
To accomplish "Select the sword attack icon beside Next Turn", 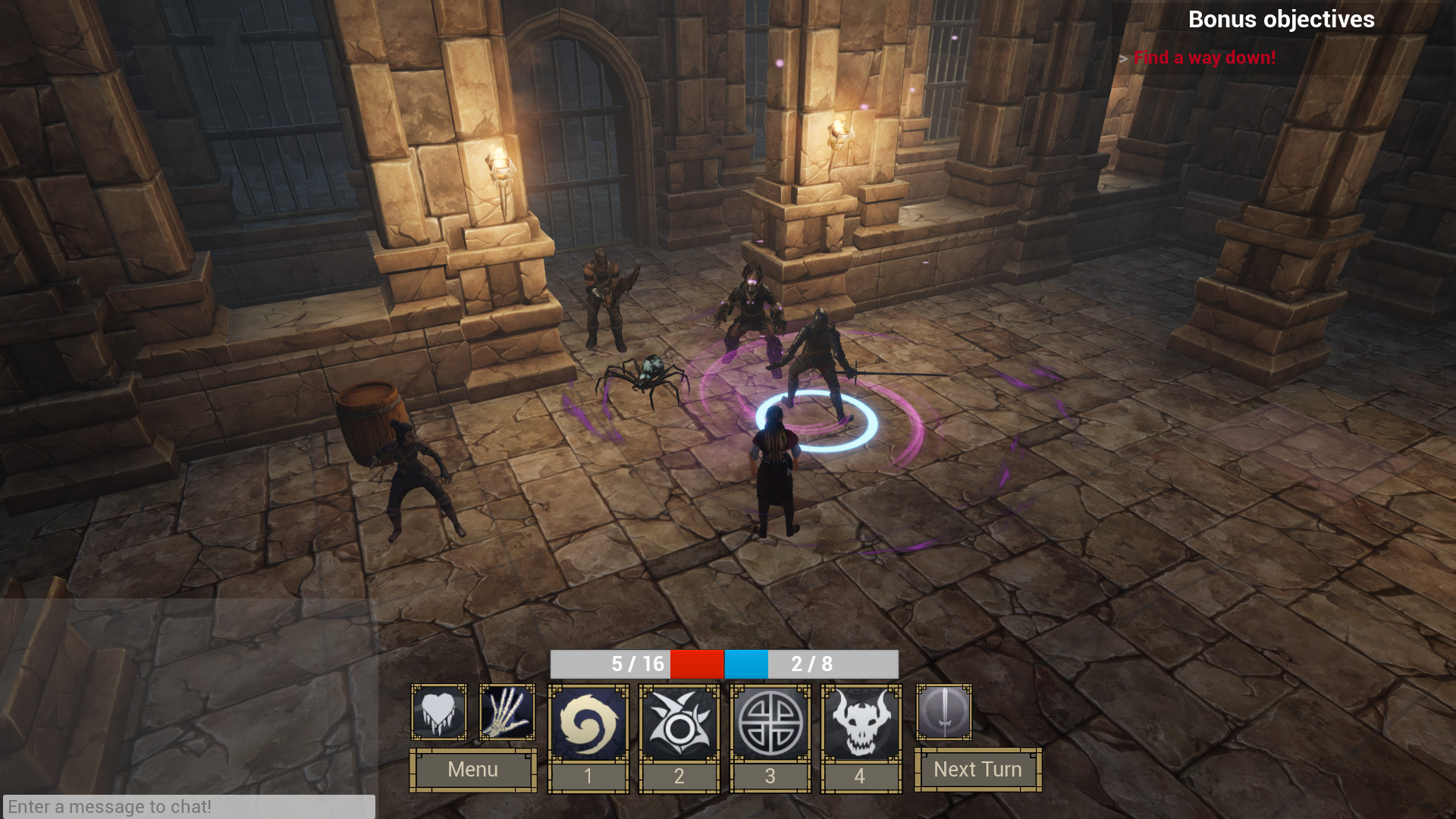I will coord(943,711).
